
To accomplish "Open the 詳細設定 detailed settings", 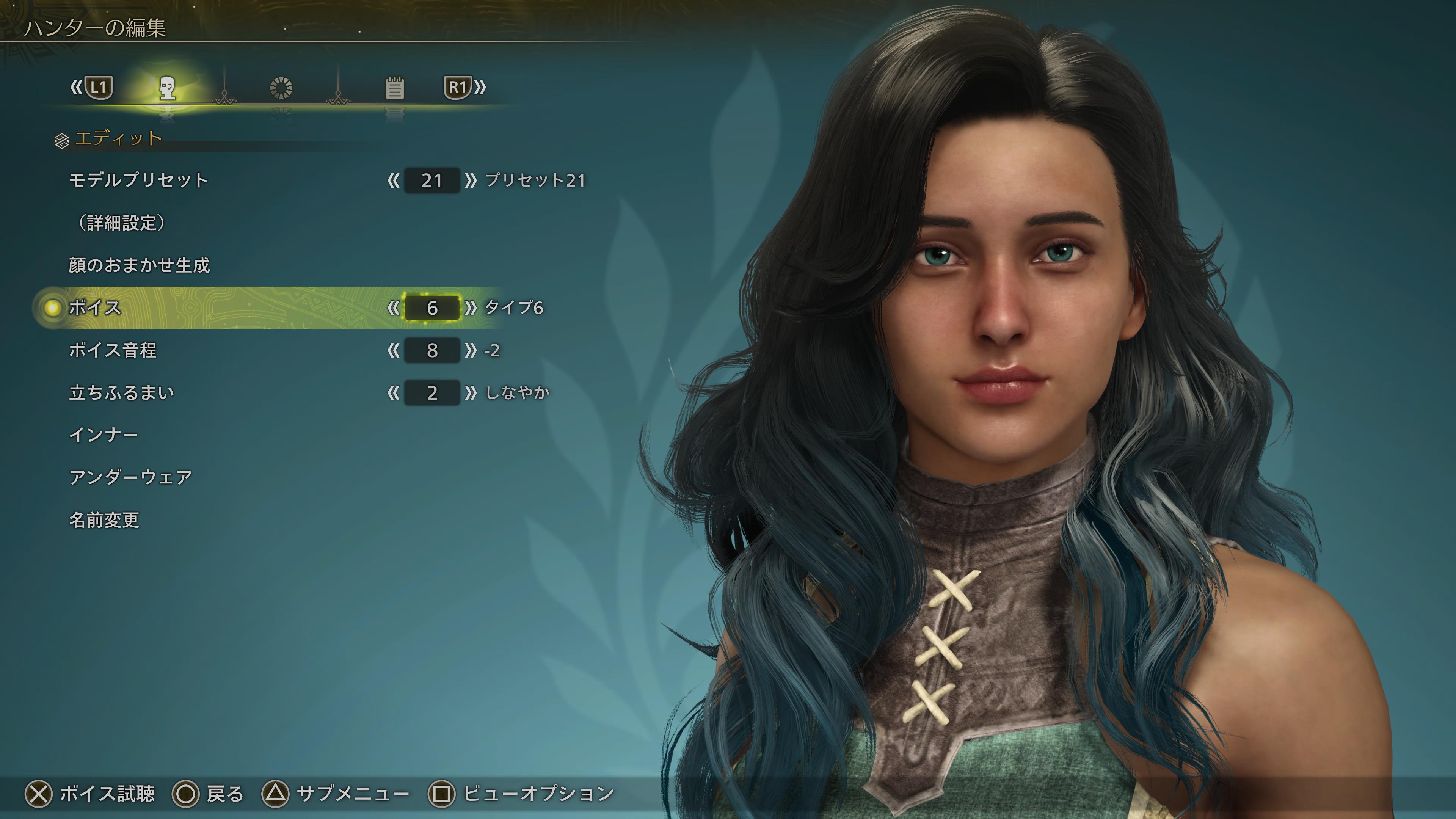I will 122,223.
